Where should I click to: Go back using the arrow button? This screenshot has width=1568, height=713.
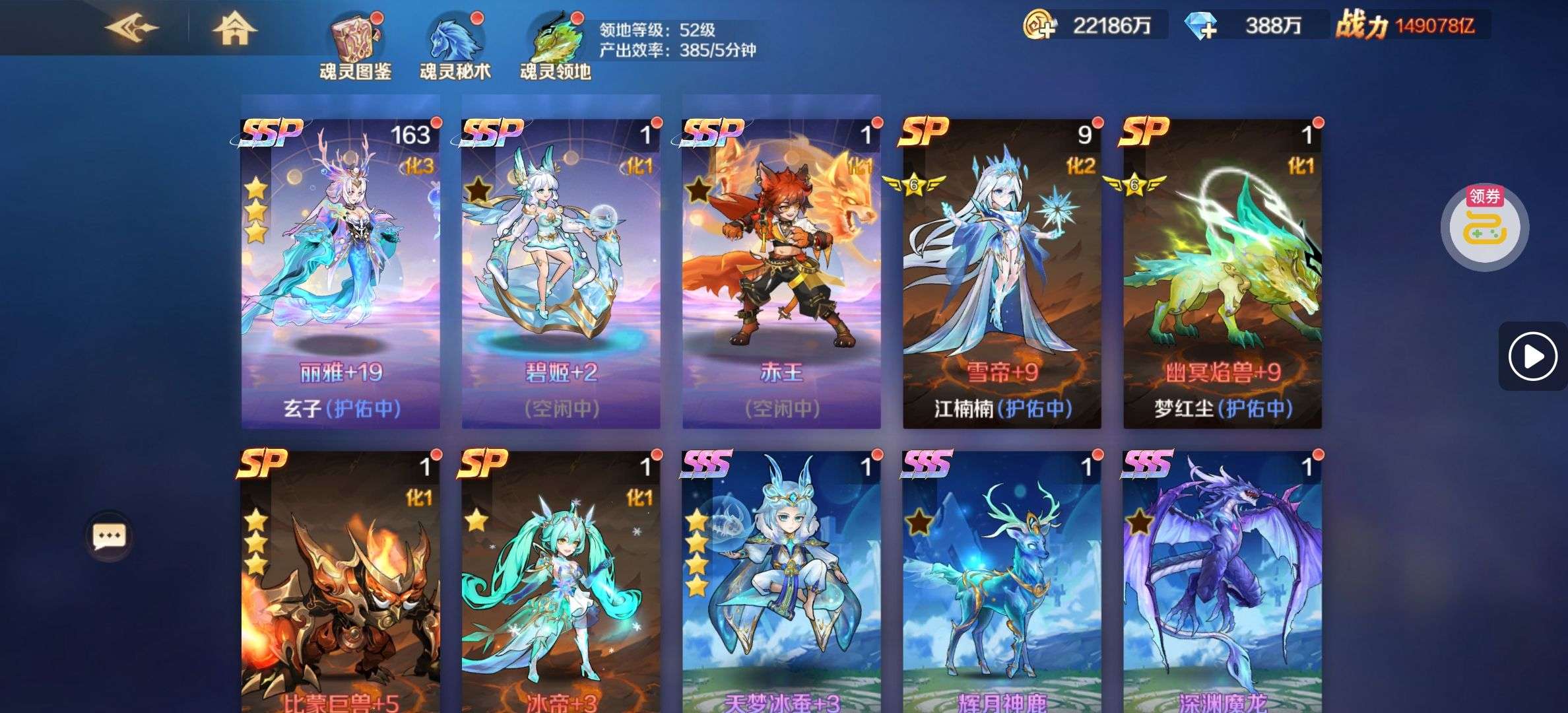(132, 28)
